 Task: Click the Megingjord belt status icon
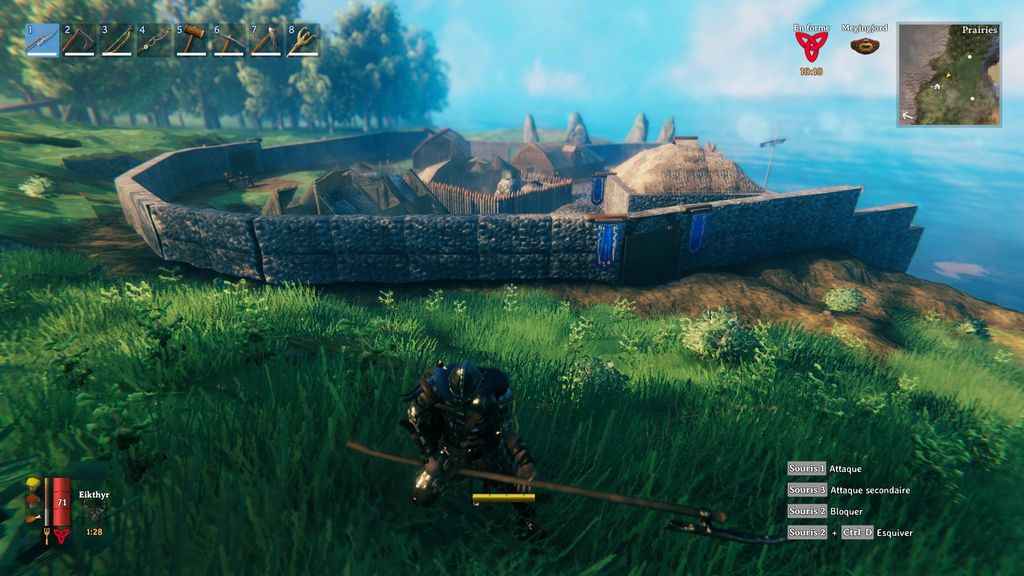865,45
